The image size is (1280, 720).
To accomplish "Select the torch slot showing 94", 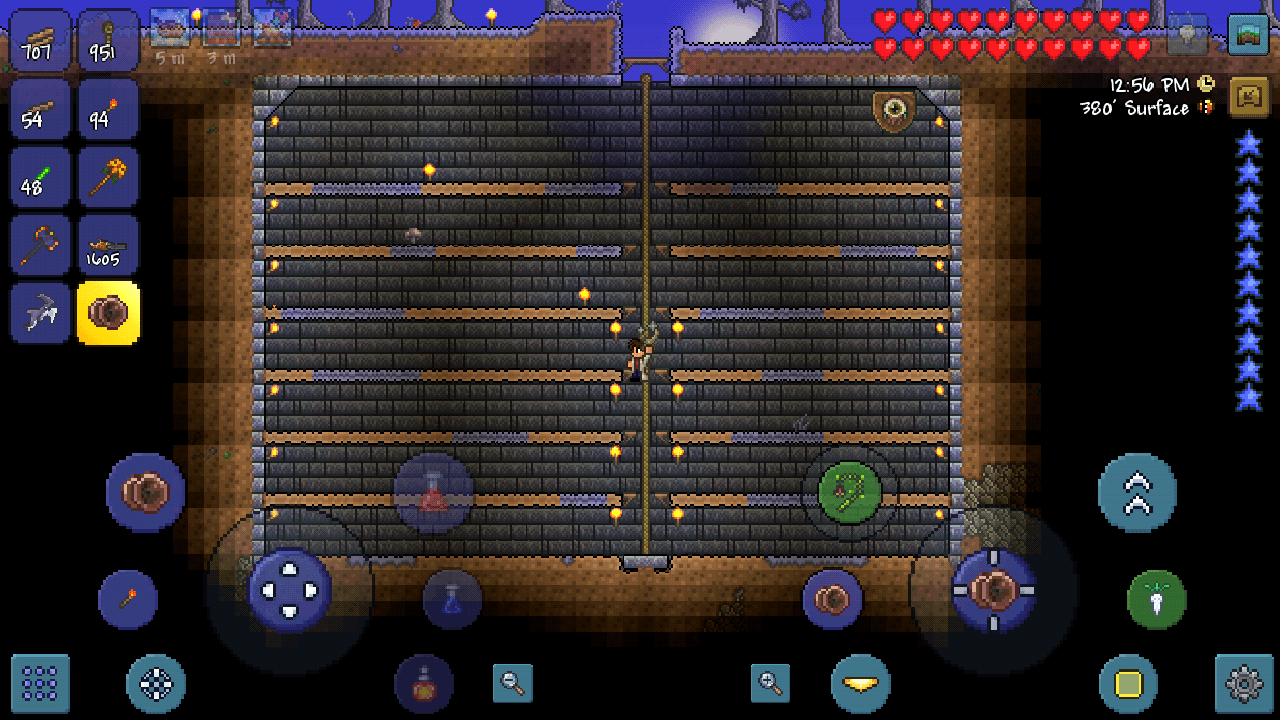I will 109,107.
